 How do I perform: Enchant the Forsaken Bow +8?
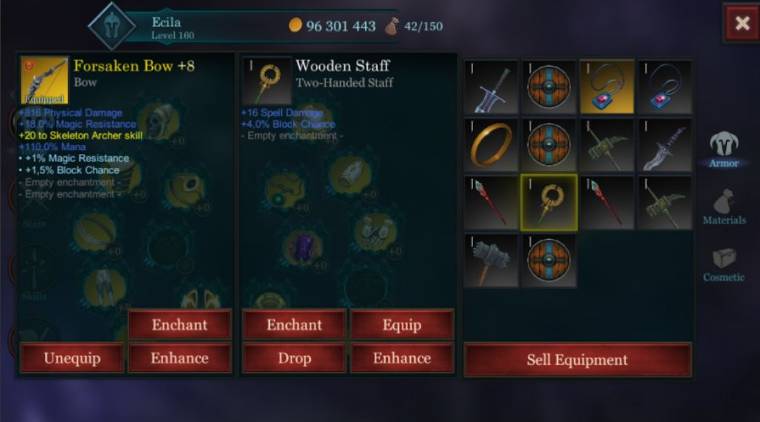click(179, 325)
